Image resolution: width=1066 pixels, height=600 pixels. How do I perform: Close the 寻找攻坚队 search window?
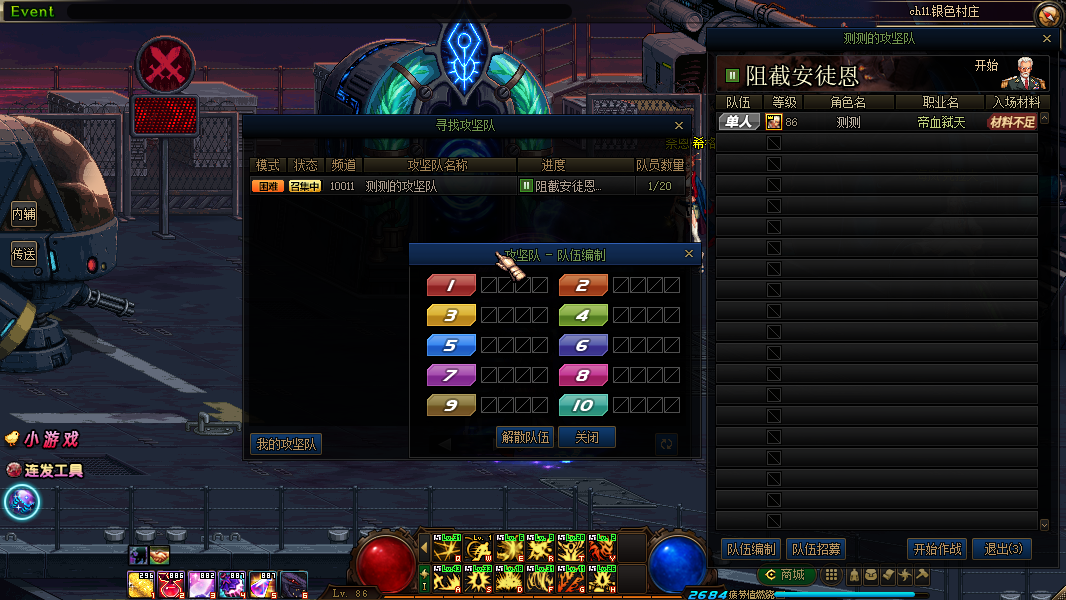point(679,126)
